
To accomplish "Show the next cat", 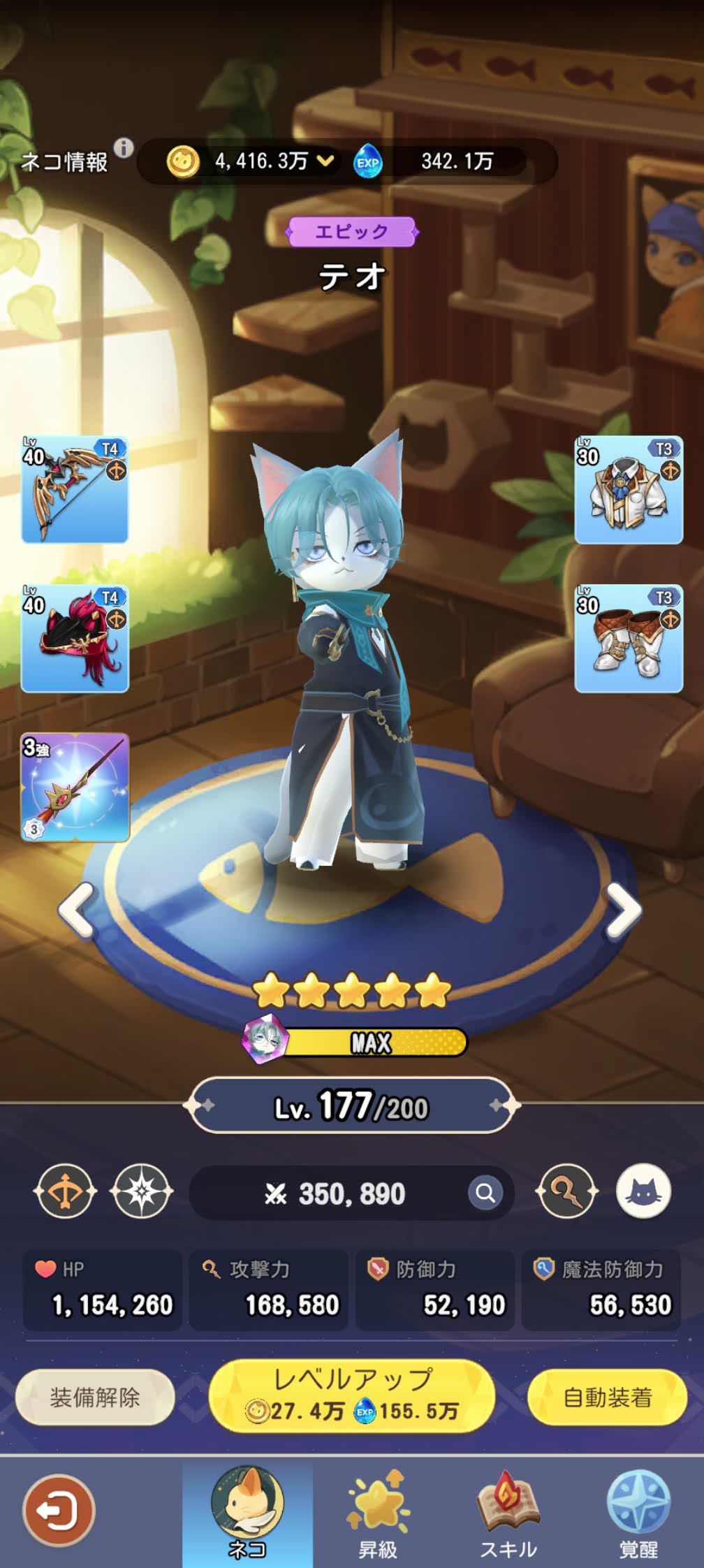I will pos(622,909).
